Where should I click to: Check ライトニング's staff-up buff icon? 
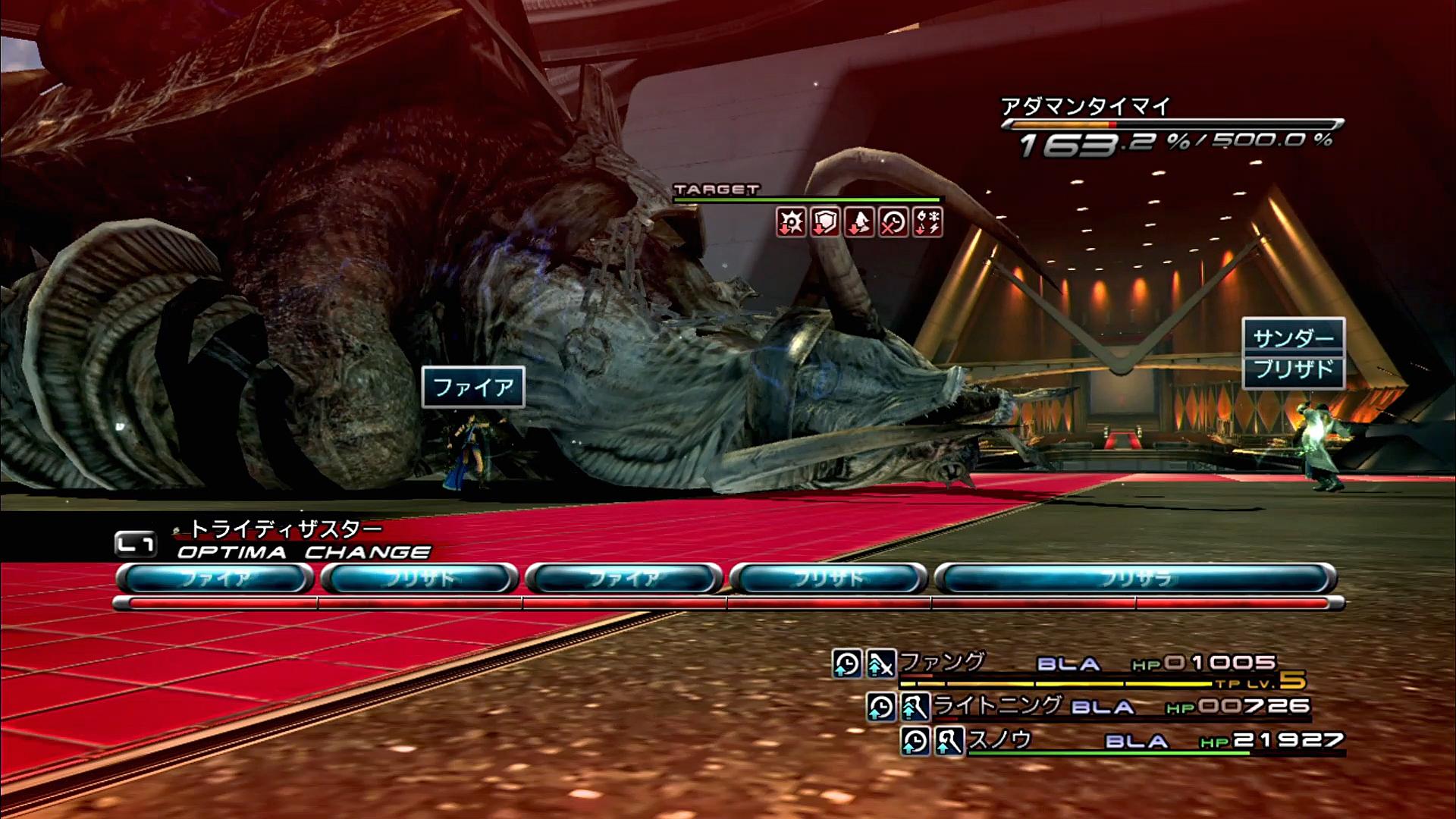915,707
